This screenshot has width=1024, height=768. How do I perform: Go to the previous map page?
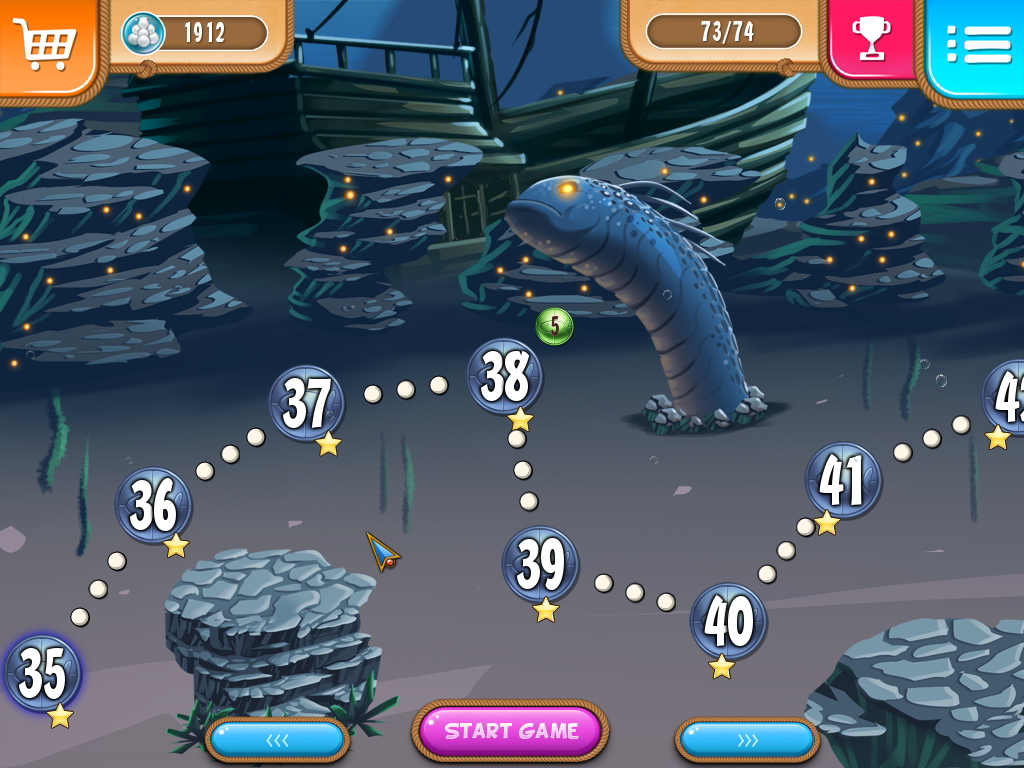pos(277,740)
